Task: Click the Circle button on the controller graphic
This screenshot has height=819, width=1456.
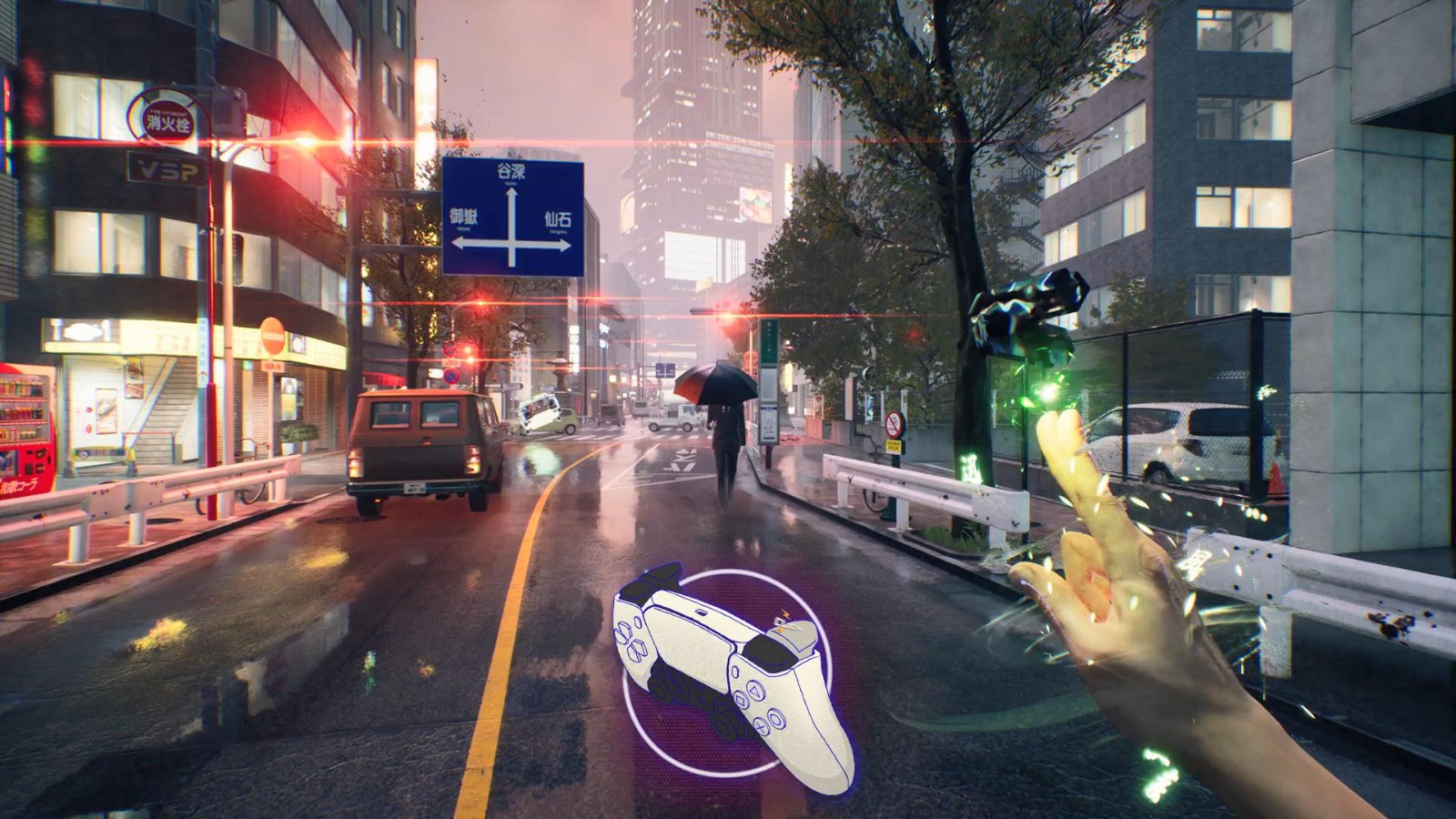Action: 775,718
